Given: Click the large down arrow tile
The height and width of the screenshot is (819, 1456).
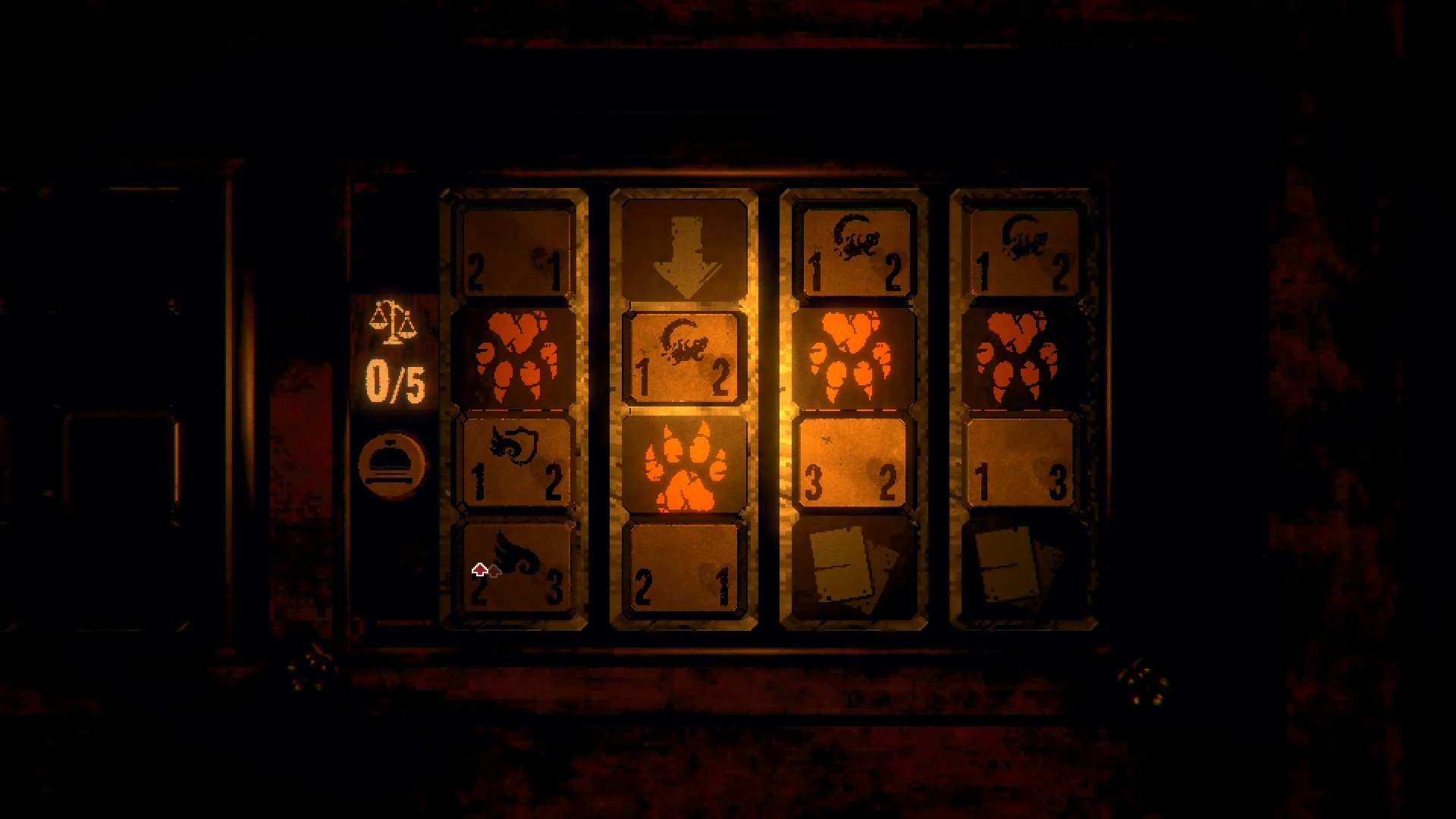Looking at the screenshot, I should tap(683, 250).
